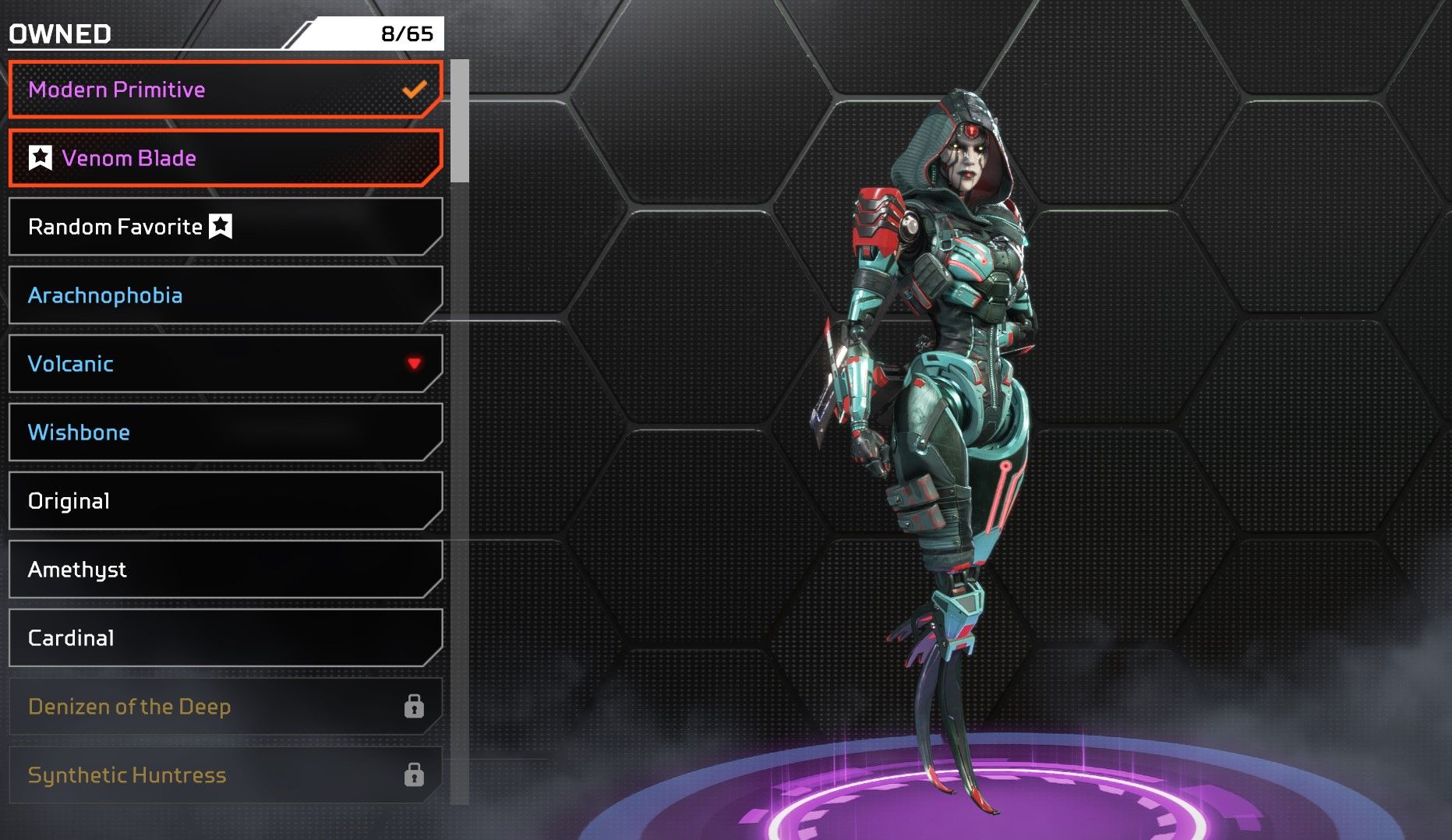The width and height of the screenshot is (1452, 840).
Task: Equip the Wishbone skin
Action: click(x=224, y=432)
